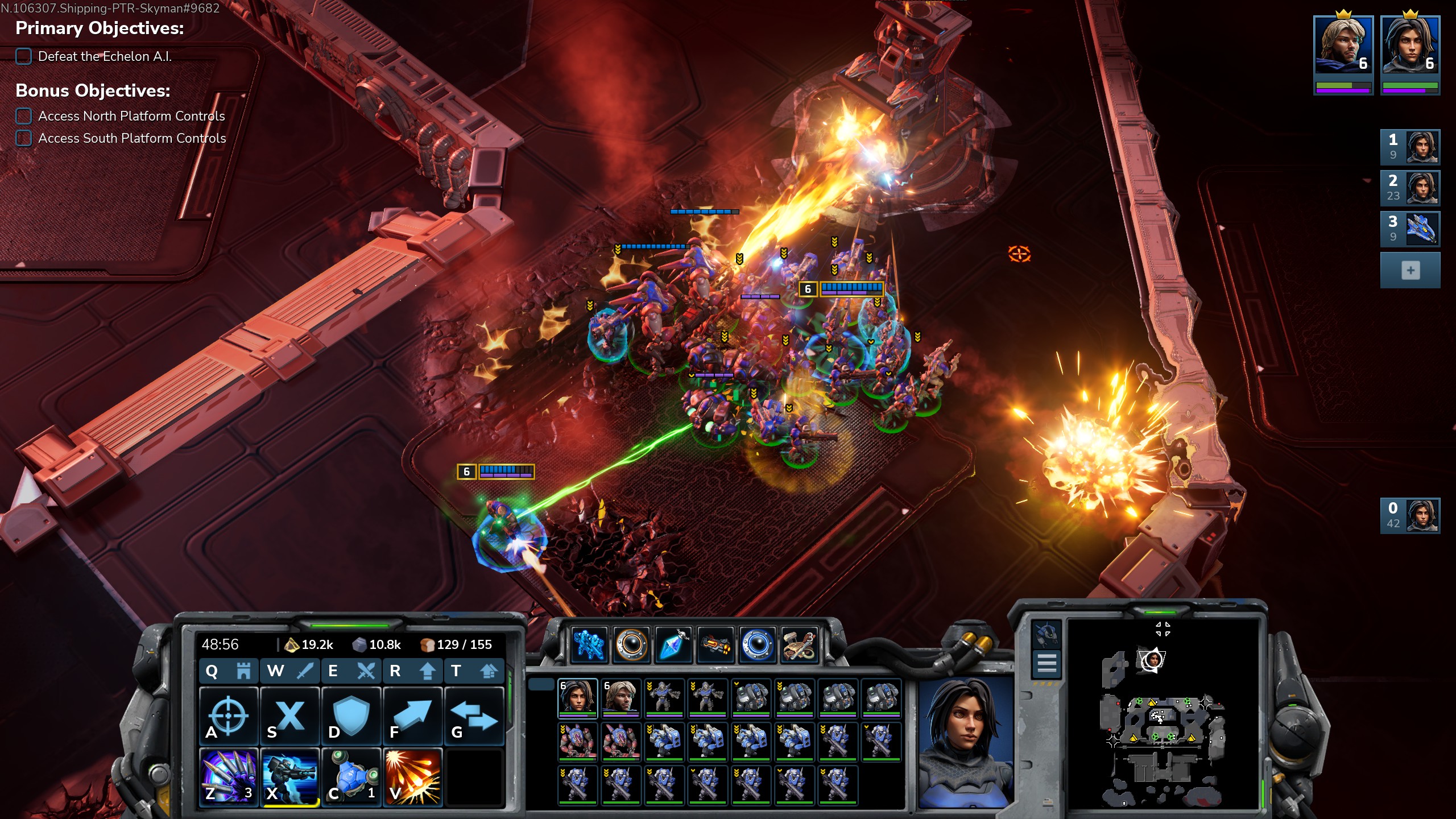Select the blond male hero portrait at top right
Screen dimensions: 1456x819
pyautogui.click(x=1343, y=45)
